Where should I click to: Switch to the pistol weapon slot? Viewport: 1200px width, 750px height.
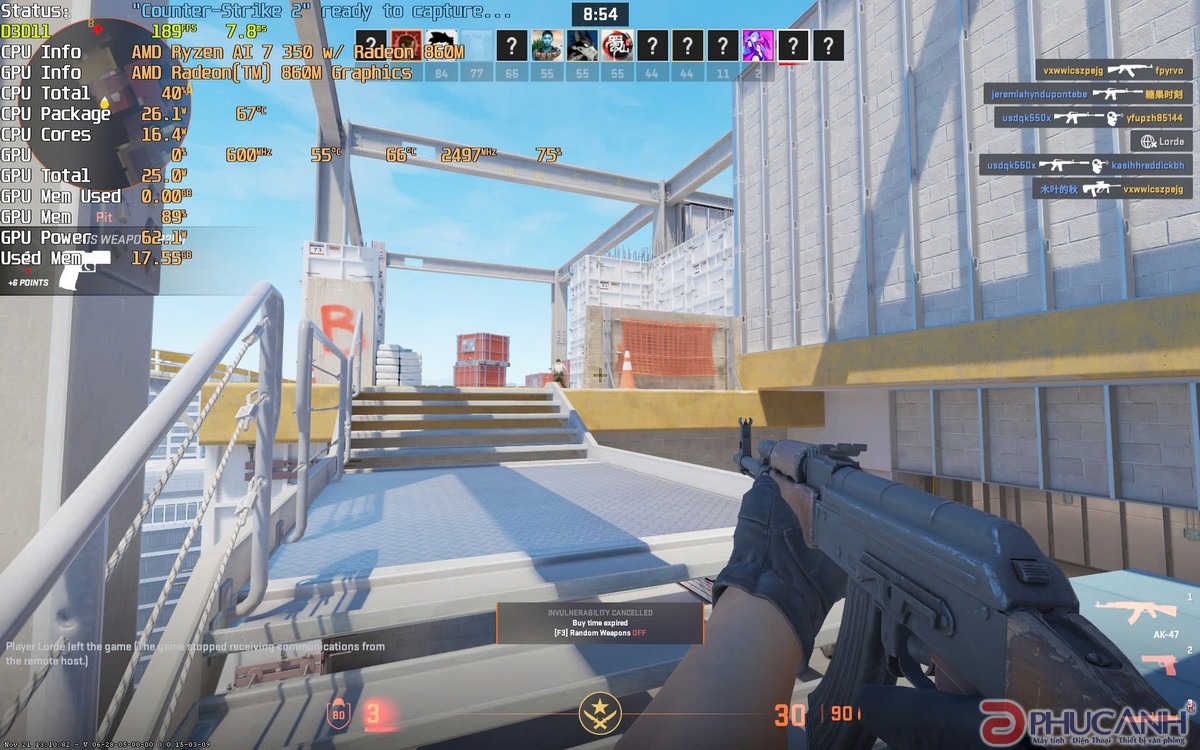[x=1160, y=663]
